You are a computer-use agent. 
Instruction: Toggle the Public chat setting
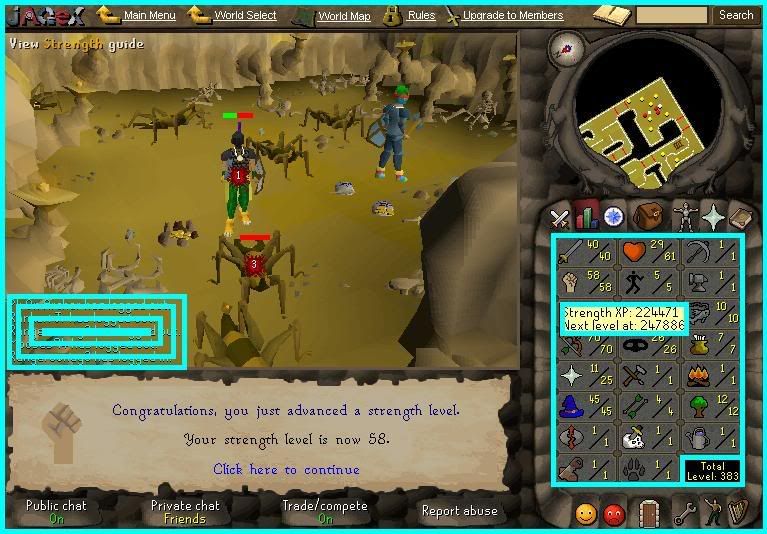pos(56,511)
